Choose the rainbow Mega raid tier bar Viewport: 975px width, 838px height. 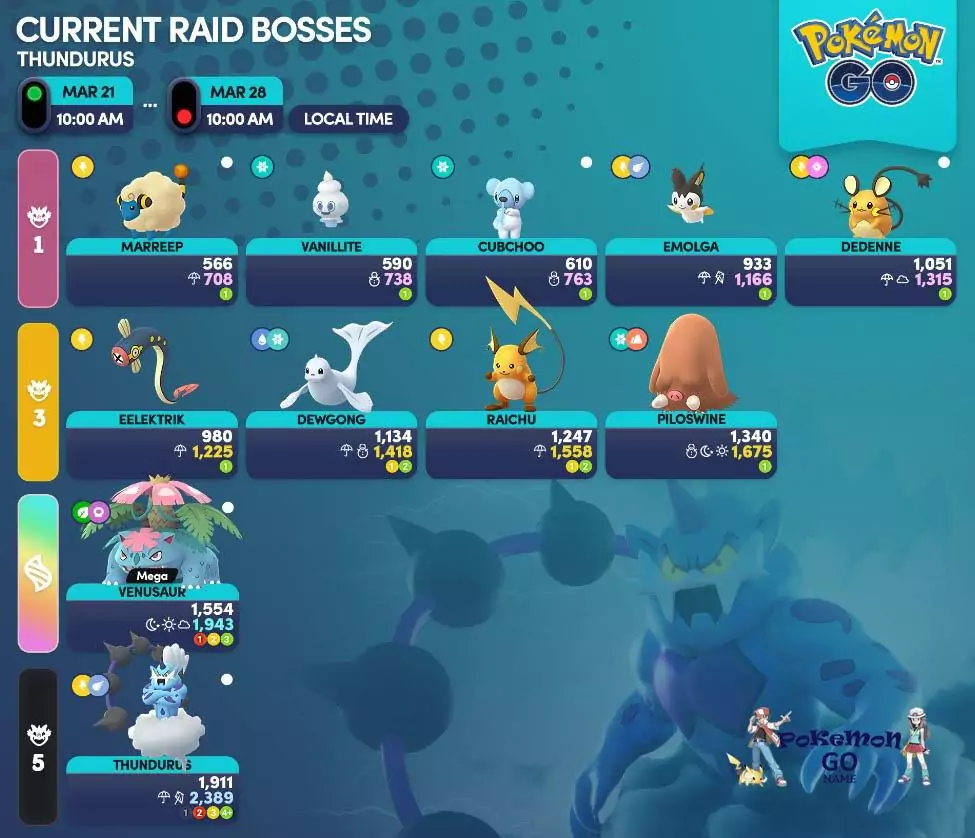38,573
